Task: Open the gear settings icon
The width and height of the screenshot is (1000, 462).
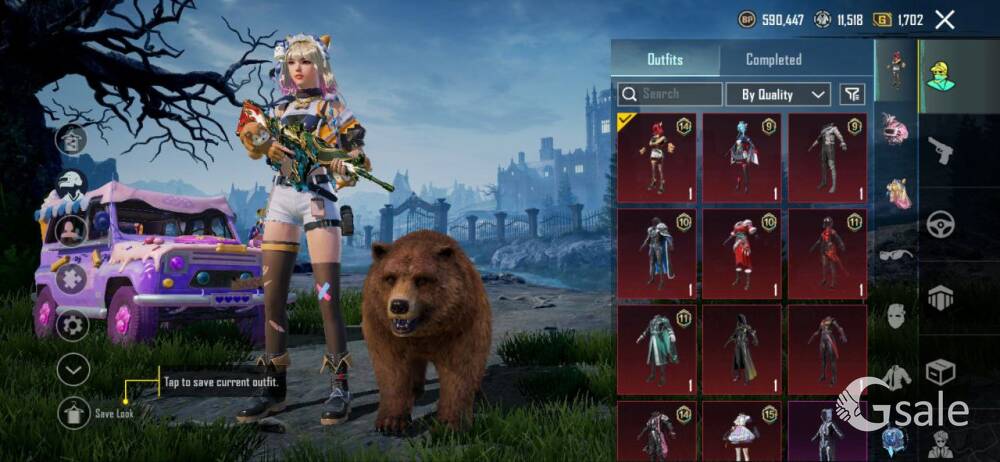Action: 72,324
